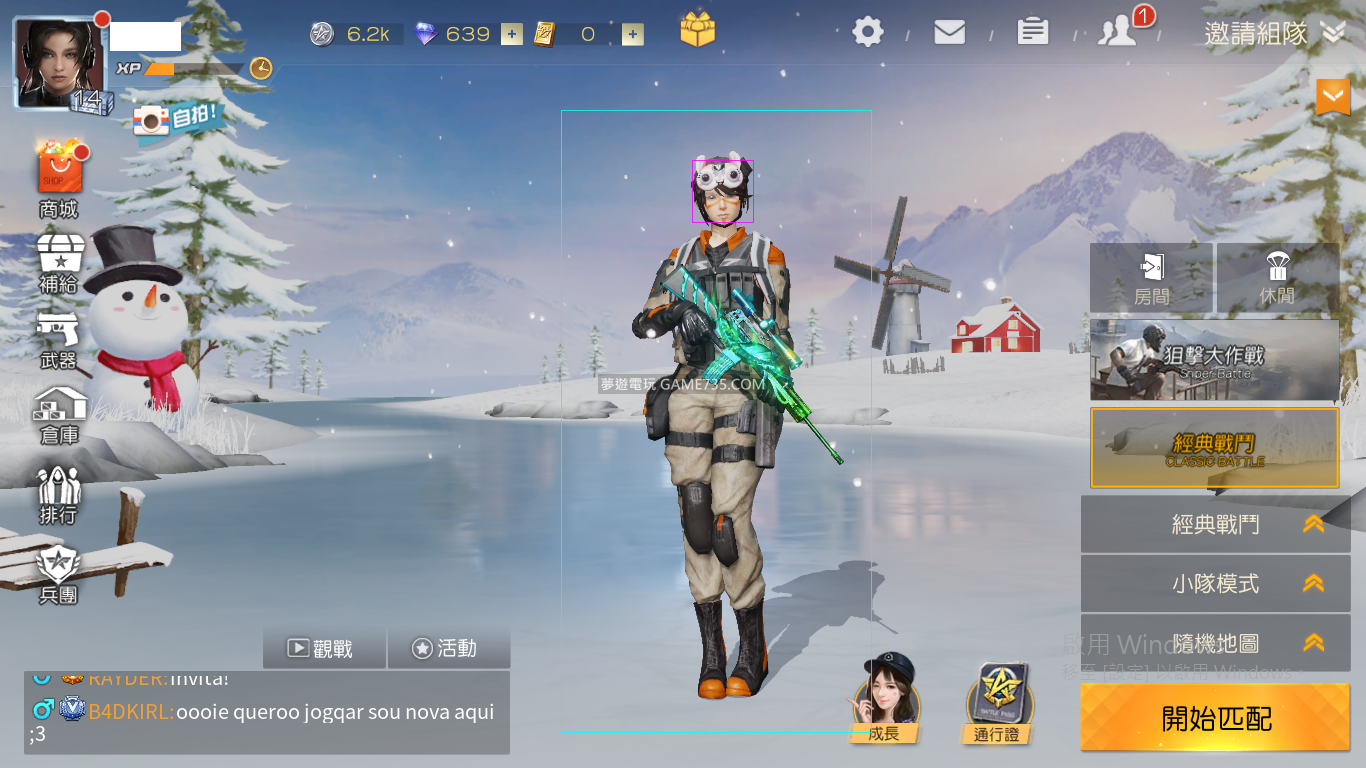
Task: Select the 經典戰鬥 Classic Battle banner
Action: (1214, 448)
